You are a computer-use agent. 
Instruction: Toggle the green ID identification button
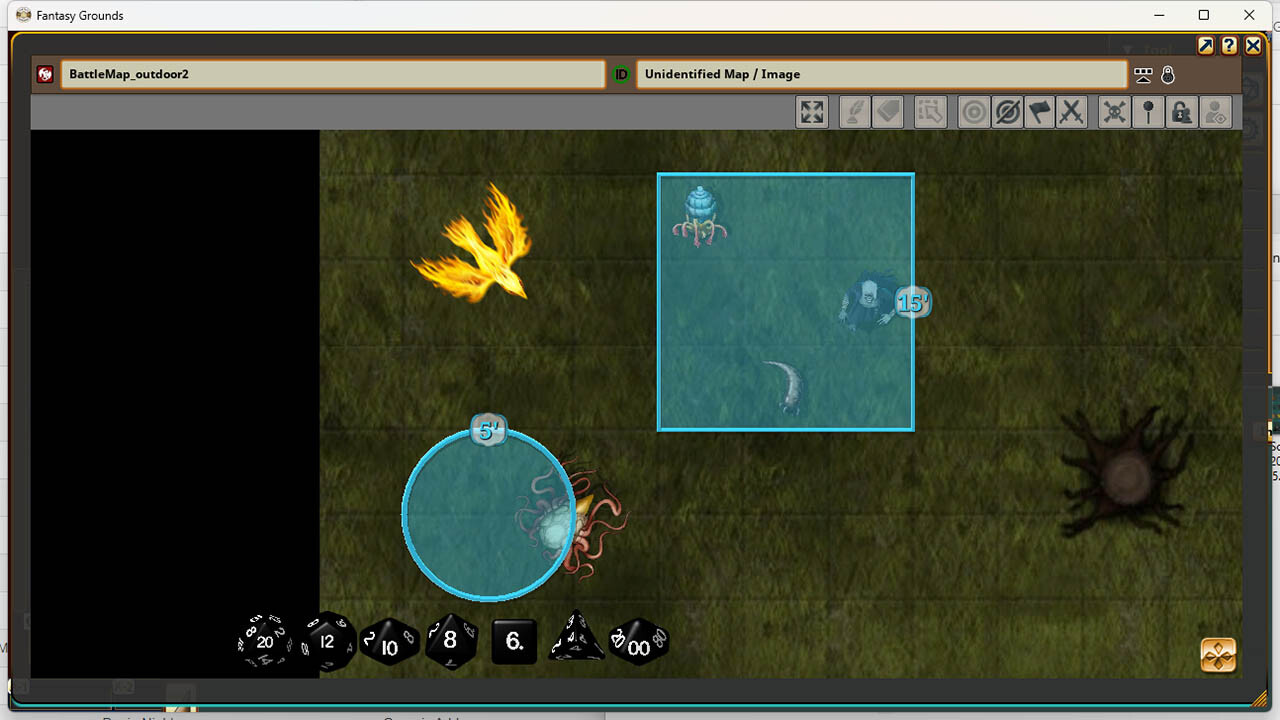coord(620,74)
